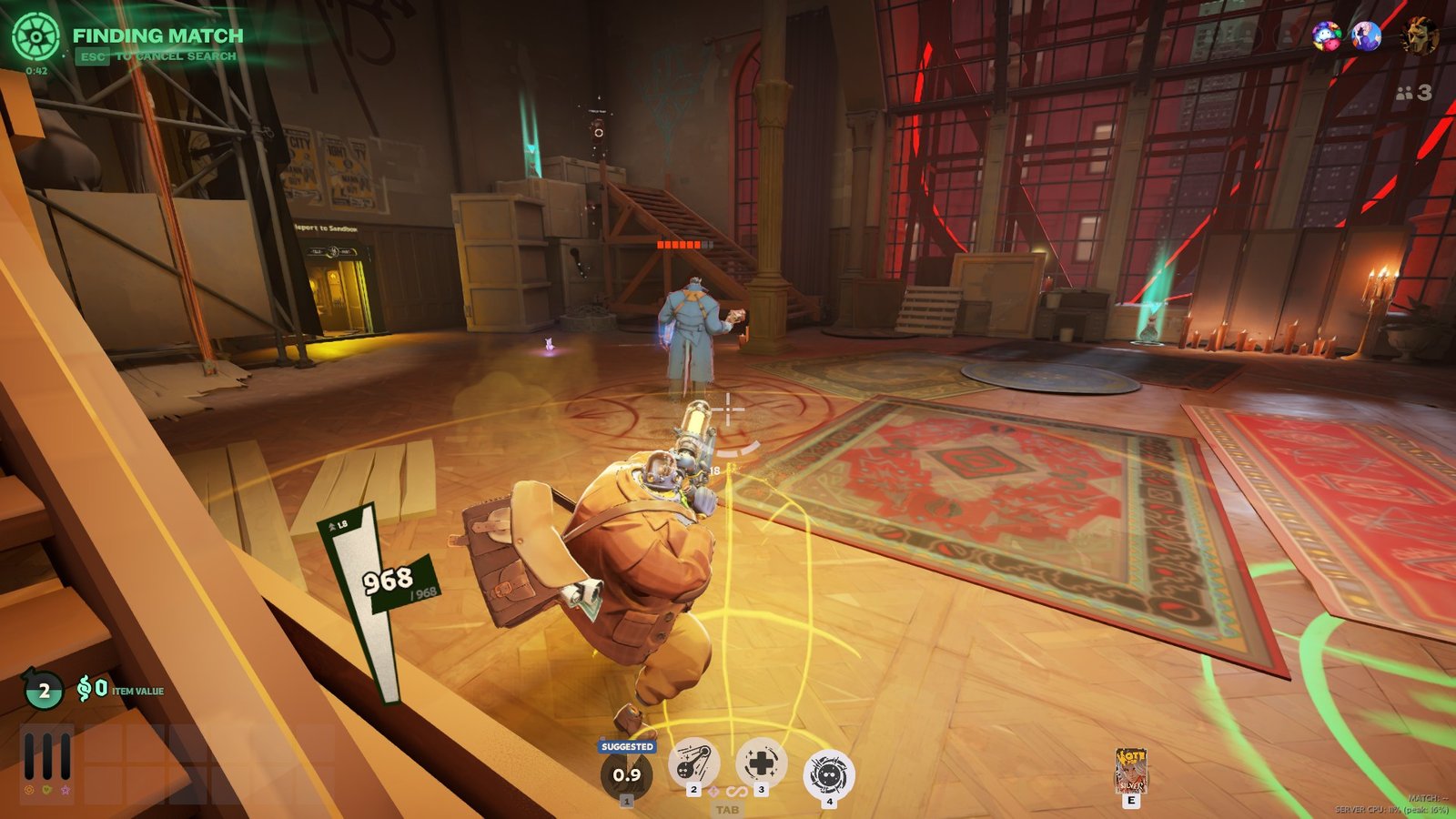Click the matchmaking spinner icon near Finding Match

tap(36, 35)
